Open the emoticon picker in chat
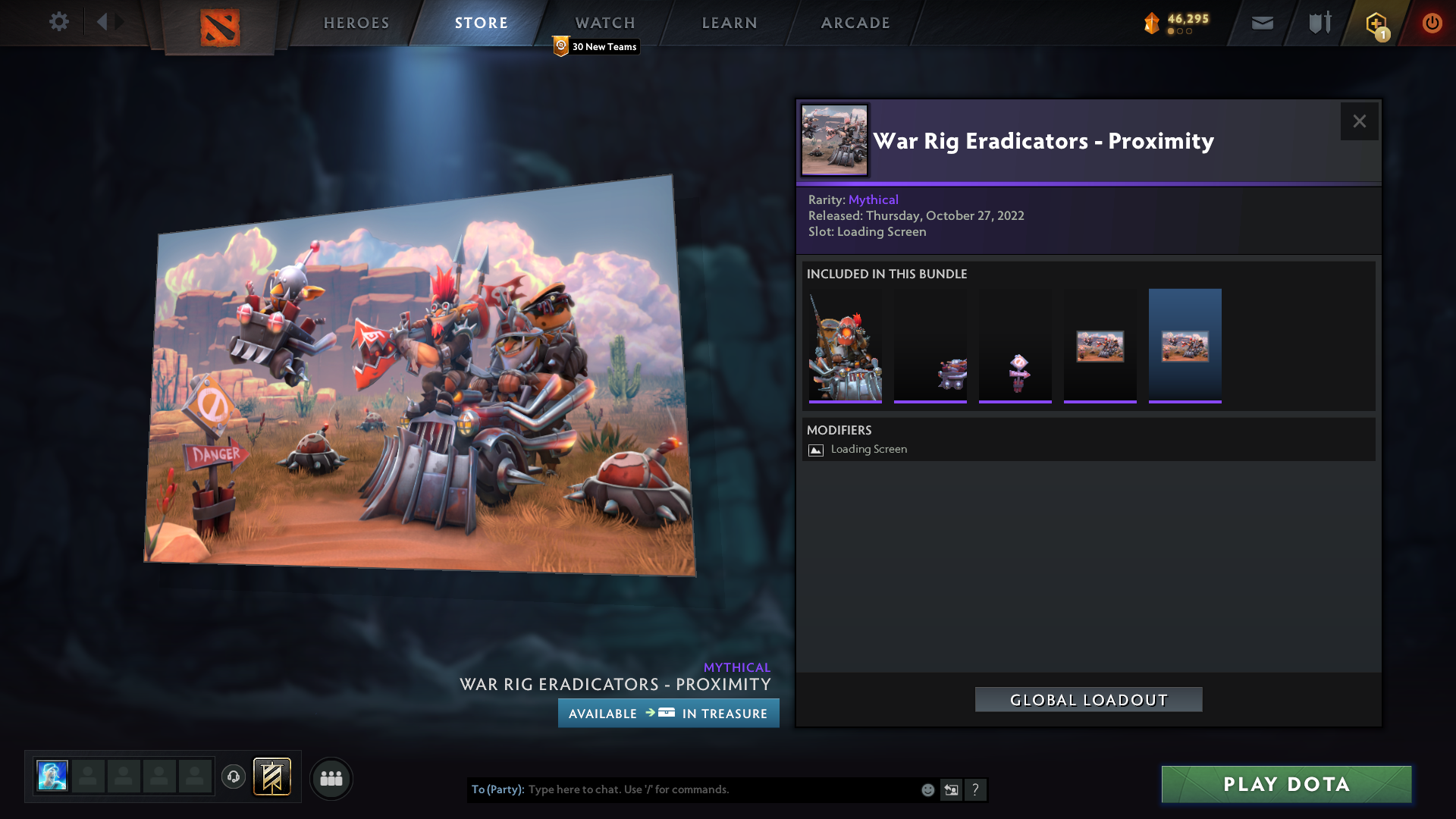1456x819 pixels. point(927,789)
